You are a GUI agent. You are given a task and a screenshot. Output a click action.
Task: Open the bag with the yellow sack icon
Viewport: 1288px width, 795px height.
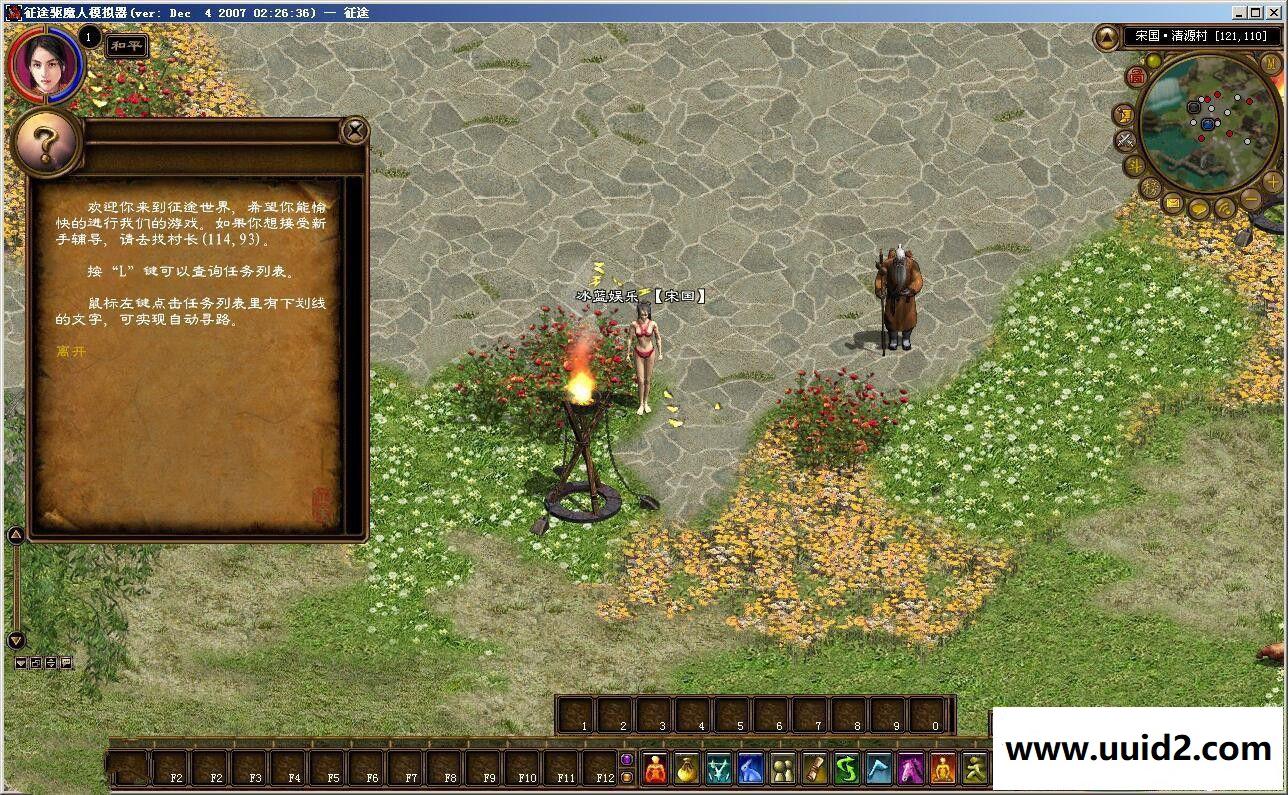coord(686,769)
